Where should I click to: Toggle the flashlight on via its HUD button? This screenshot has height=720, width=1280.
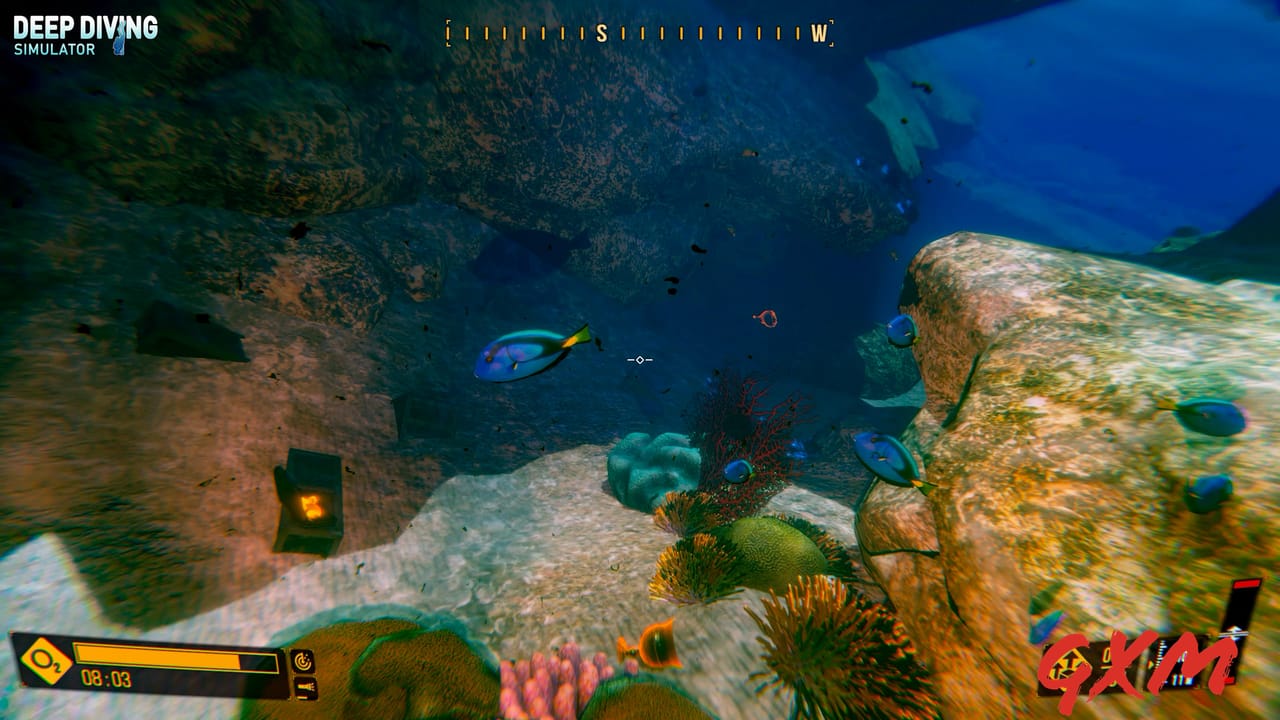[x=307, y=686]
